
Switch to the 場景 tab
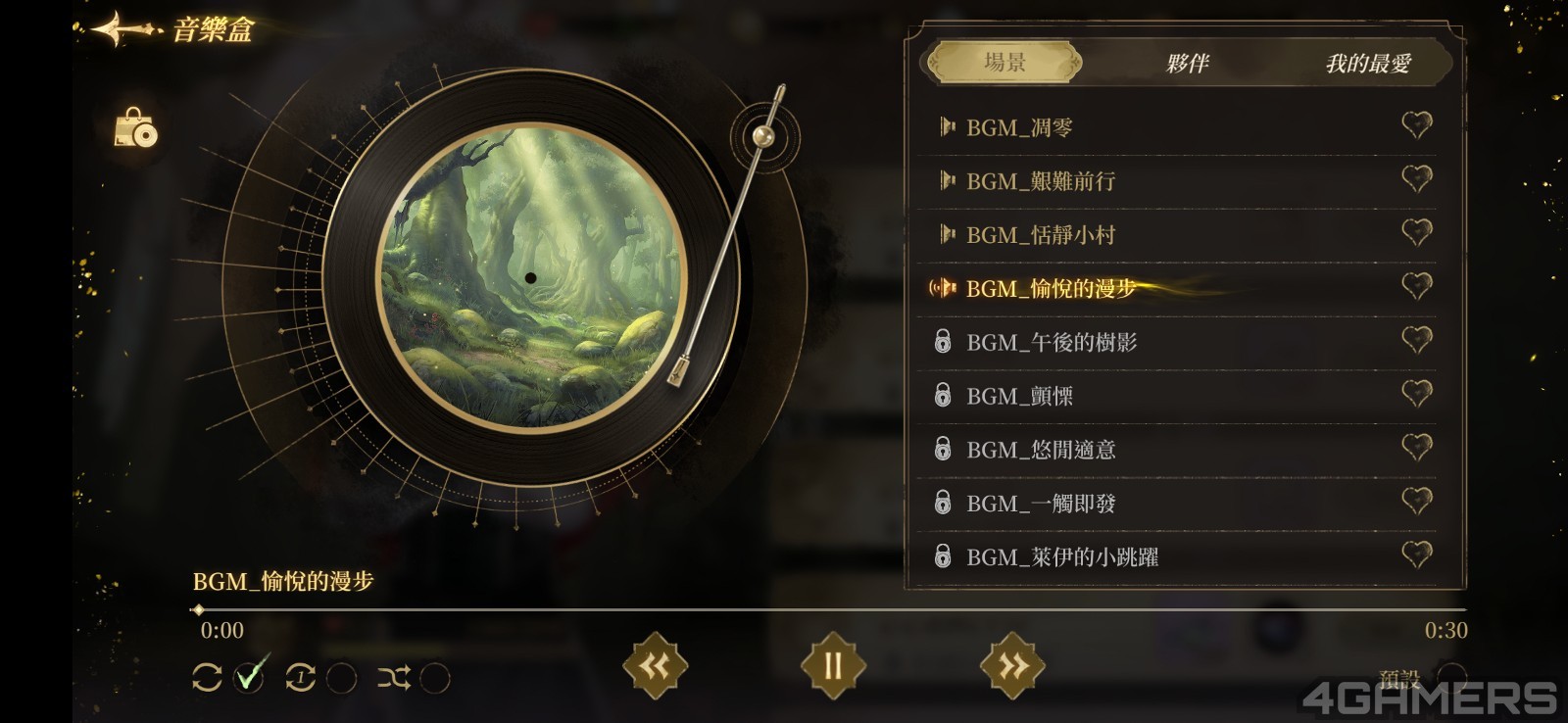(x=1004, y=63)
